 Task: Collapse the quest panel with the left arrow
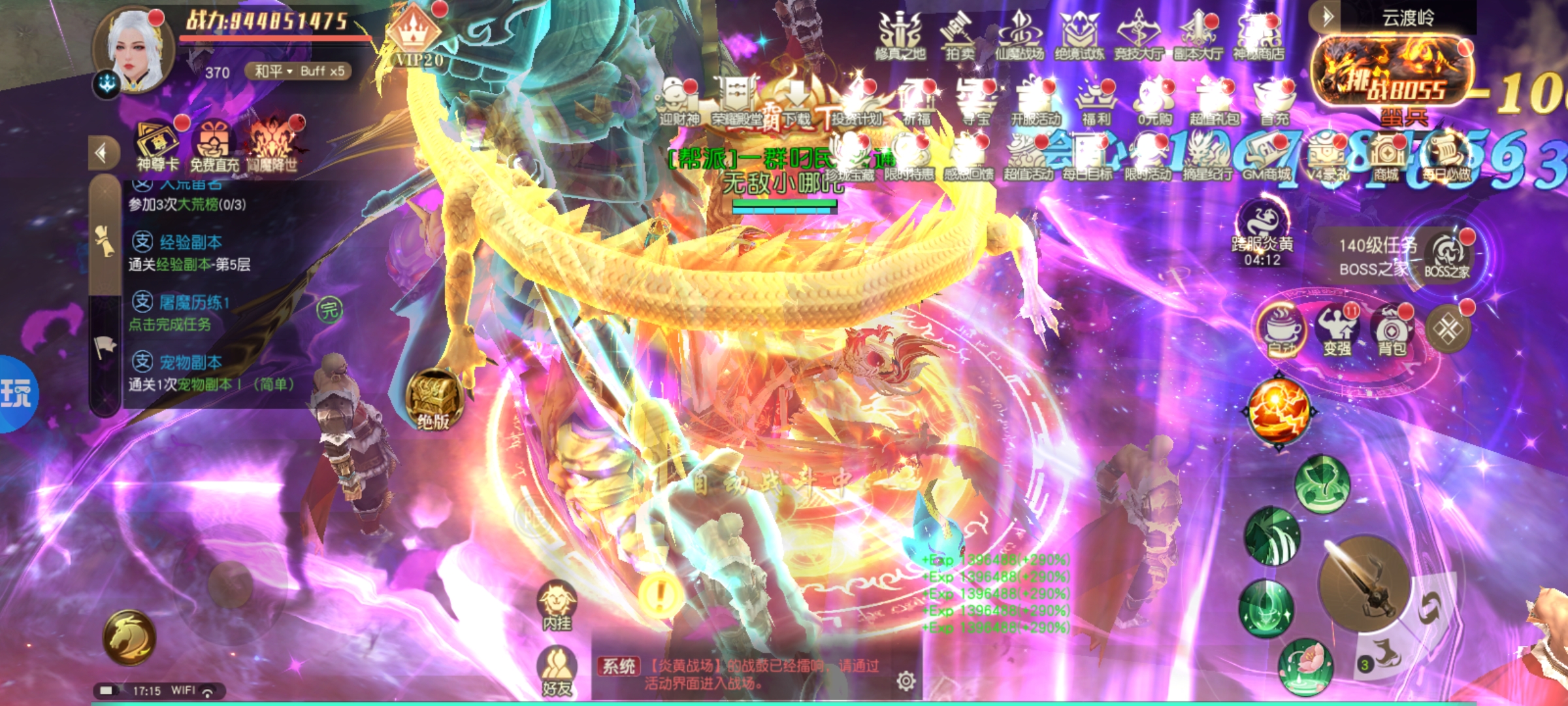pyautogui.click(x=103, y=154)
